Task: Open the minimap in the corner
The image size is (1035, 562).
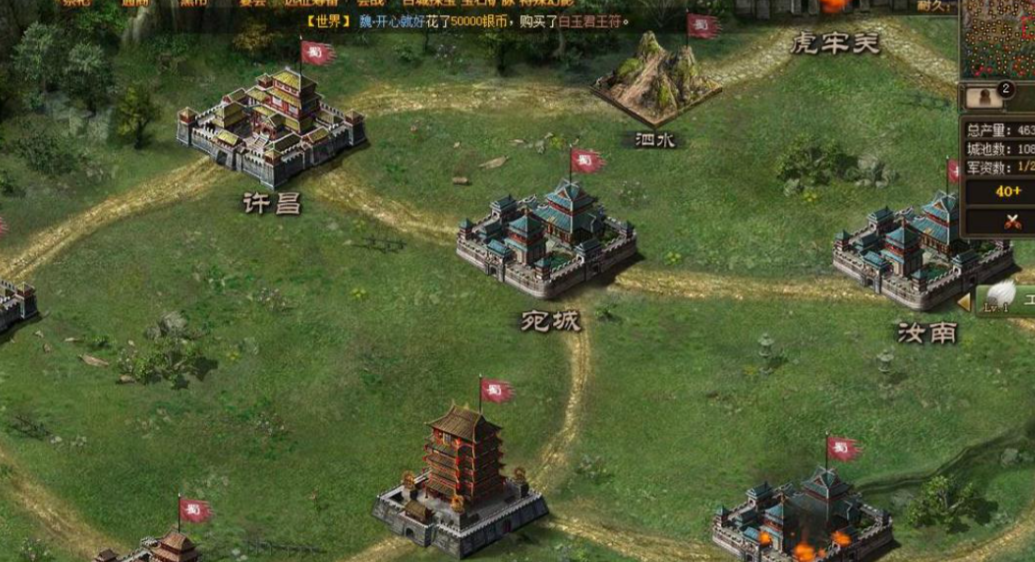Action: [x=998, y=38]
